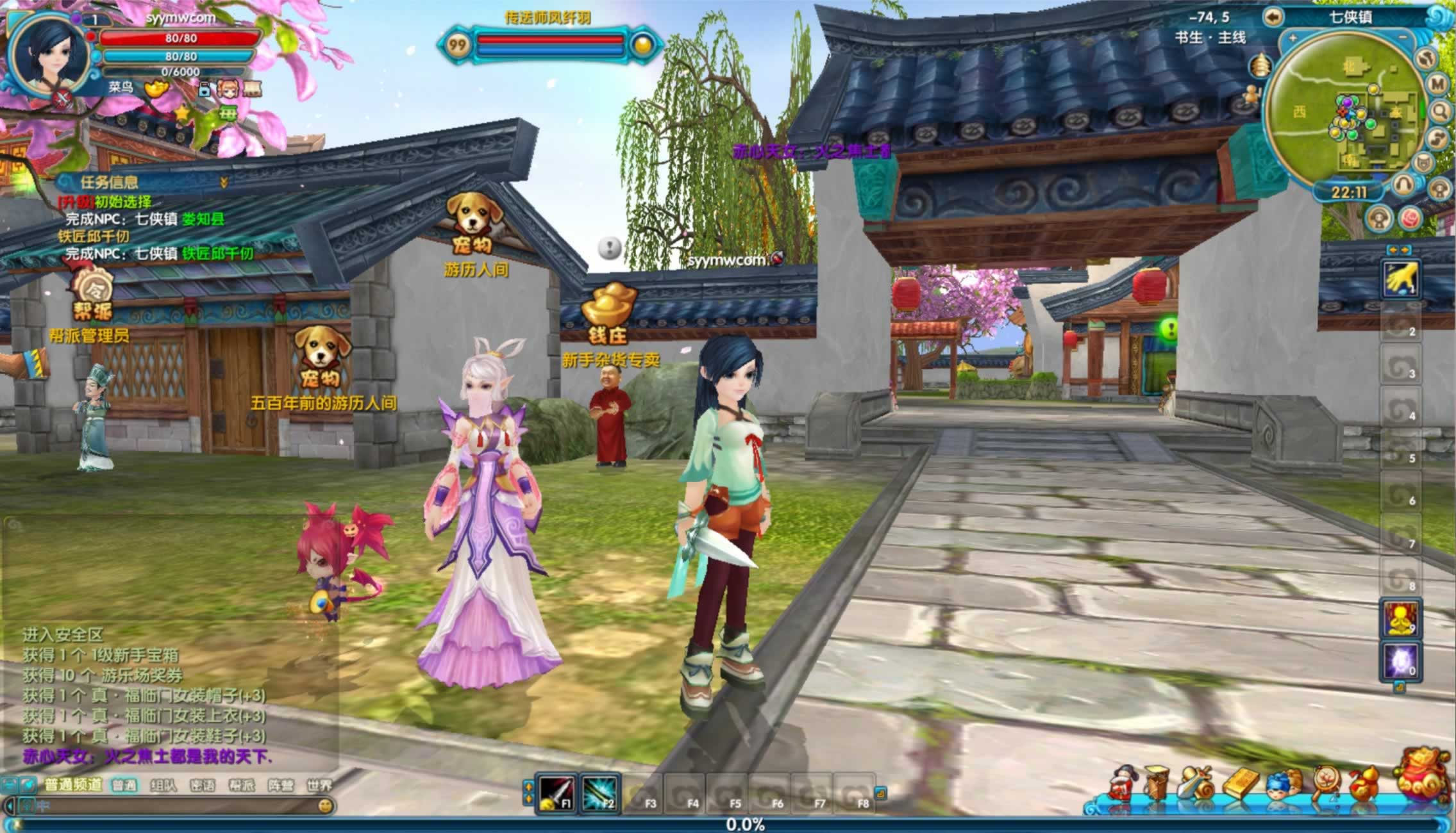Open the 铁匠邱千仞 quest NPC link
The width and height of the screenshot is (1456, 833).
click(x=217, y=254)
